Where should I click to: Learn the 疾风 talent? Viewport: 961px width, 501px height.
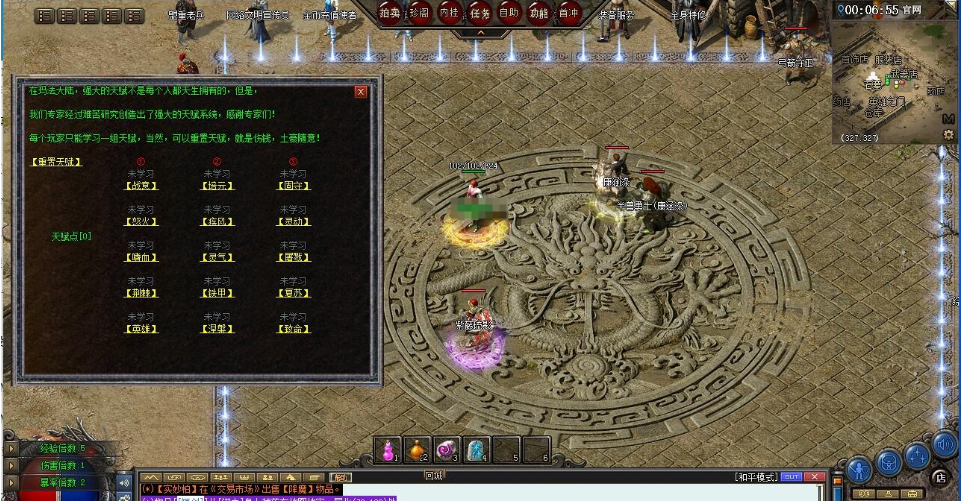(x=217, y=221)
